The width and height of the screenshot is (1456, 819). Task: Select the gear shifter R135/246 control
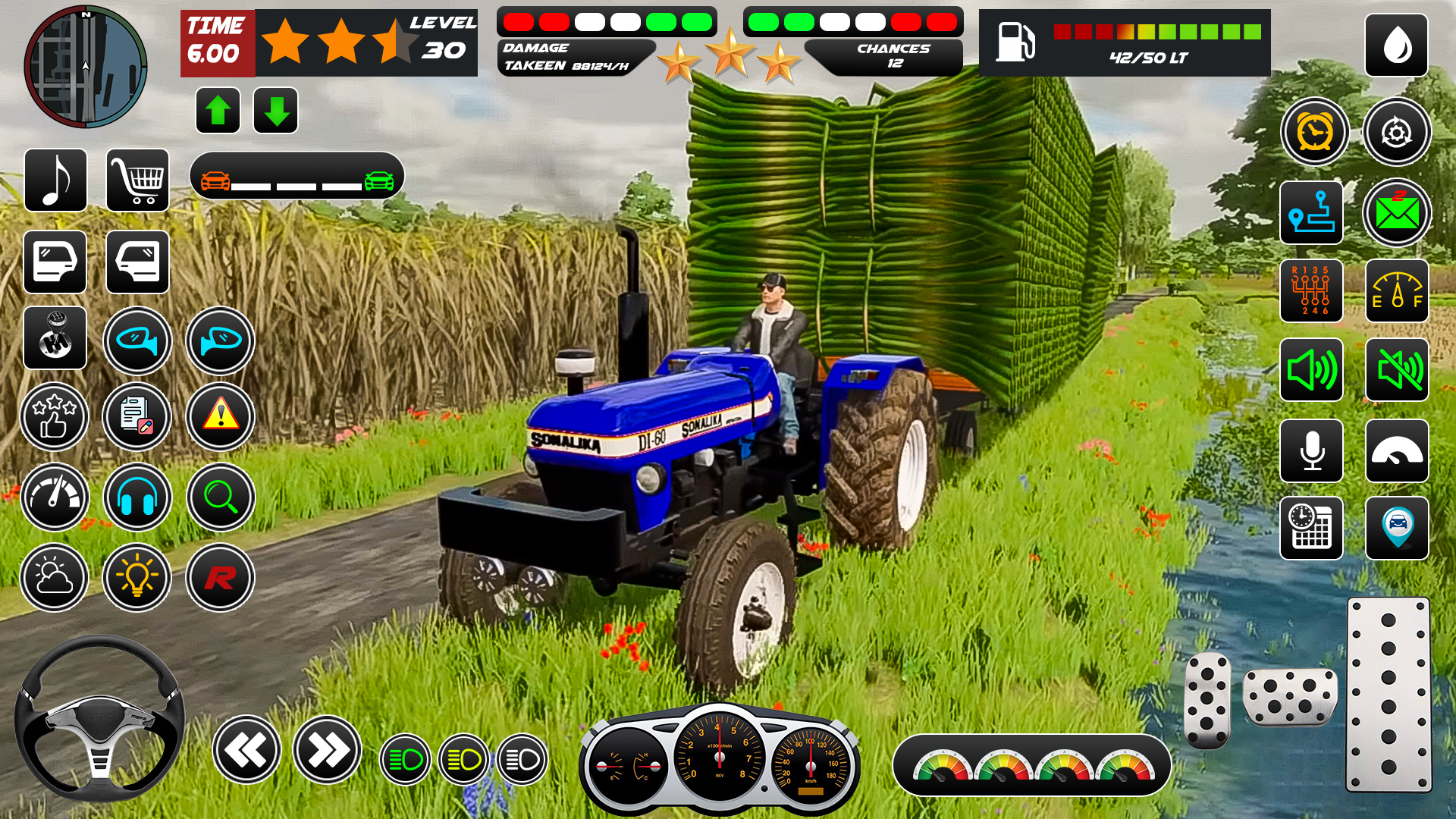[x=1311, y=292]
